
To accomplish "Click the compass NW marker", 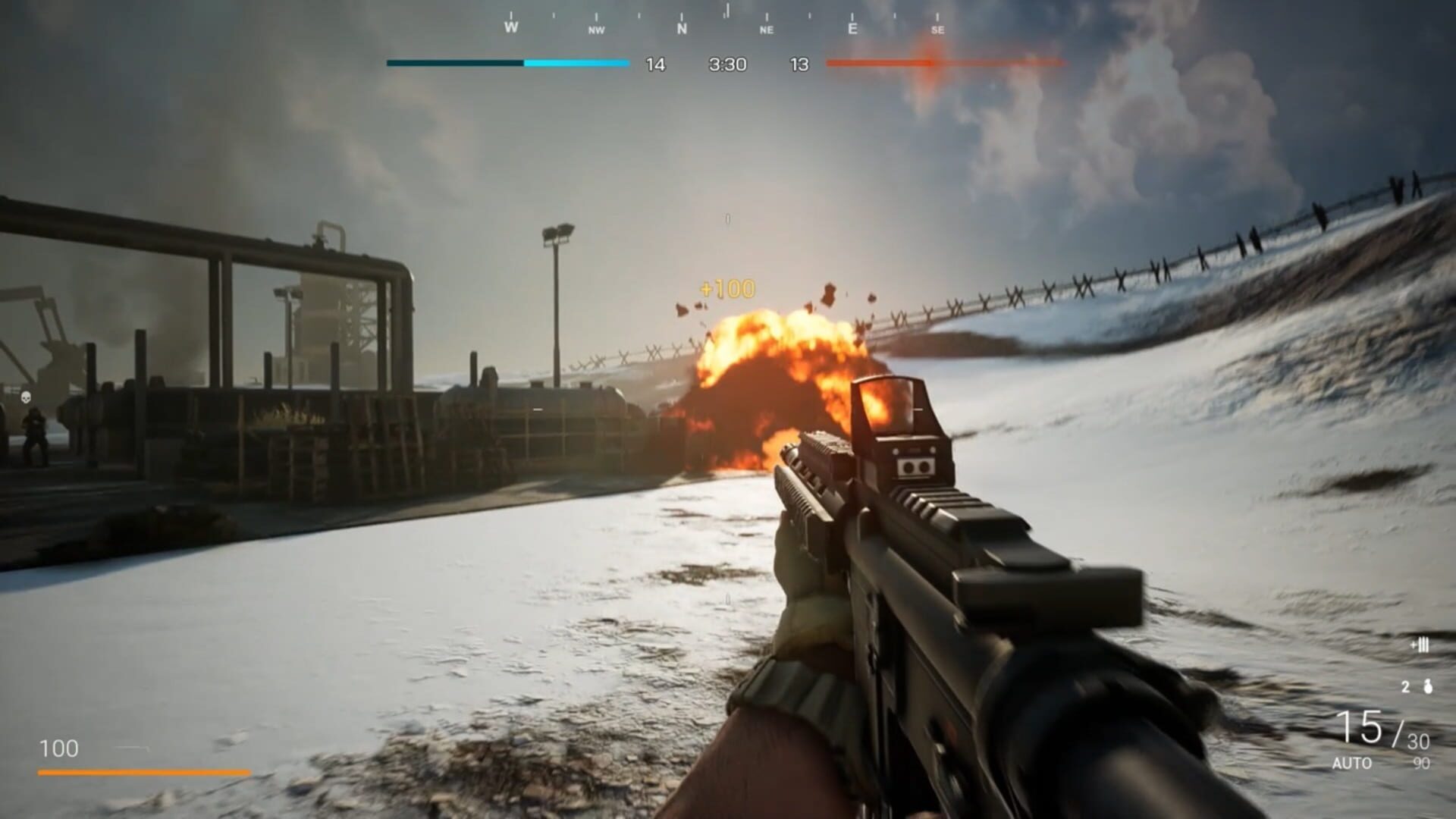I will [x=596, y=29].
